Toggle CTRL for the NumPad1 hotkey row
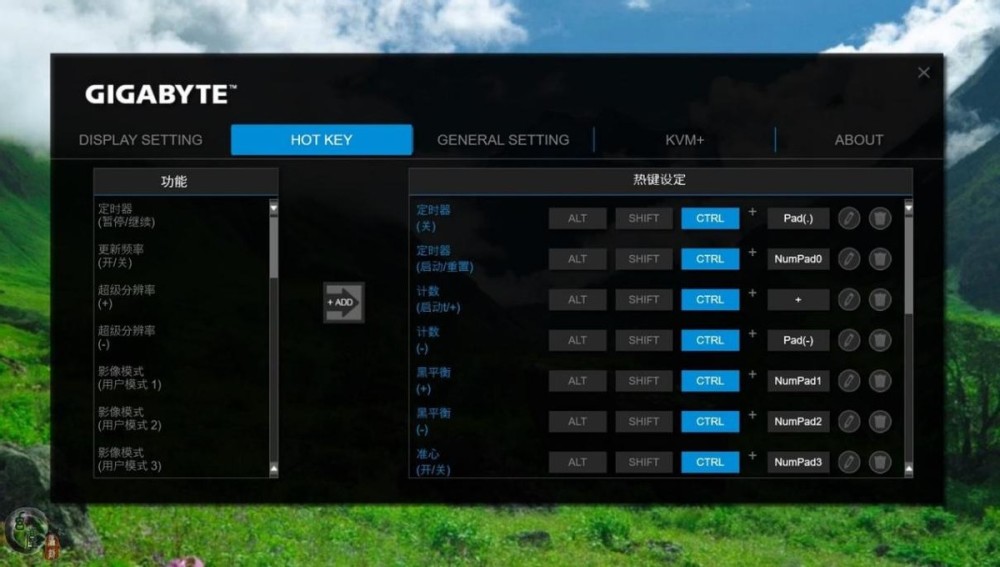Viewport: 1000px width, 567px height. tap(710, 381)
